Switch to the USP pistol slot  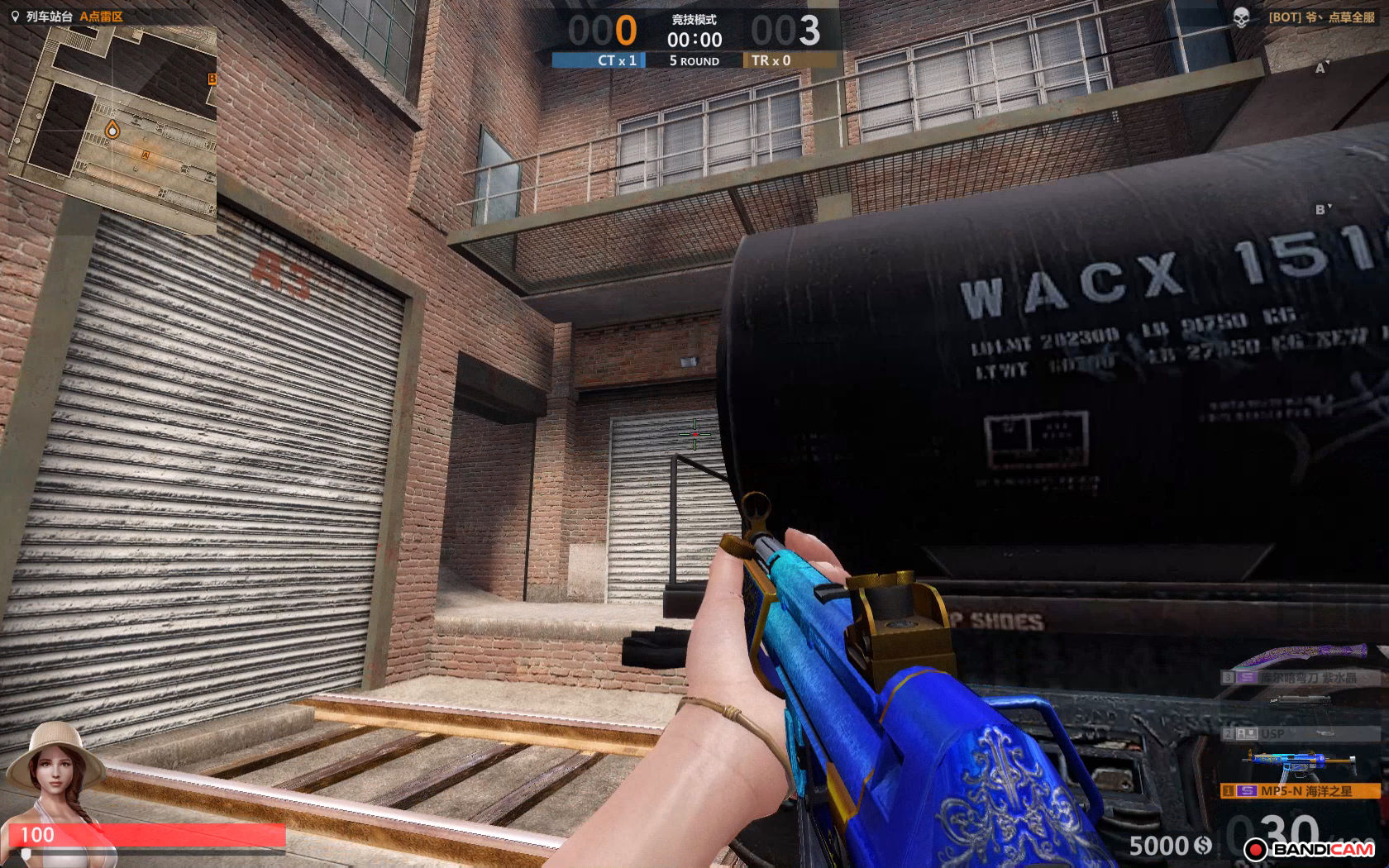(1300, 733)
